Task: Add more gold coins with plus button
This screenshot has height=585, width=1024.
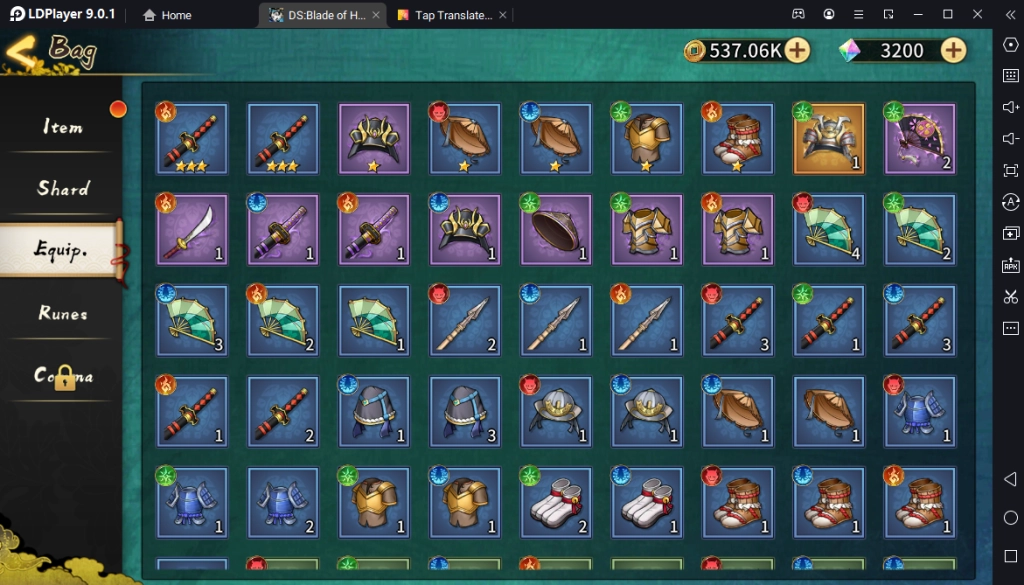Action: click(x=797, y=50)
